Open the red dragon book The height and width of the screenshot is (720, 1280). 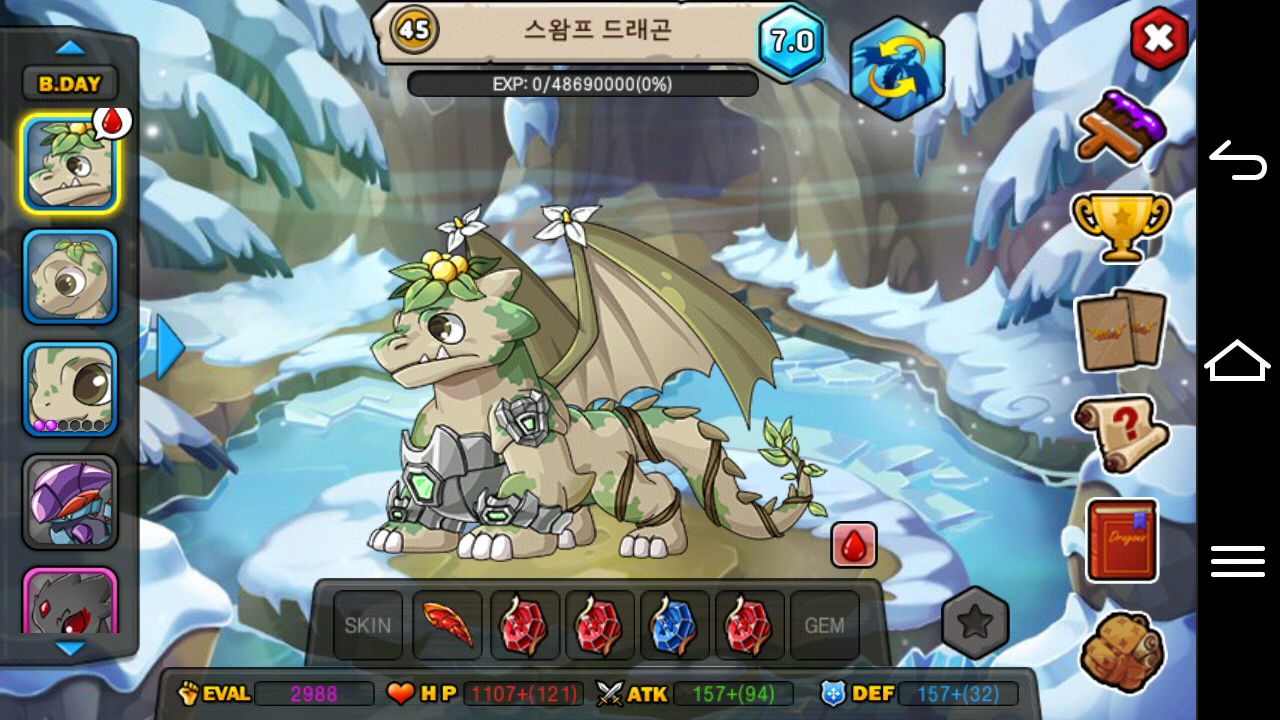click(1121, 540)
